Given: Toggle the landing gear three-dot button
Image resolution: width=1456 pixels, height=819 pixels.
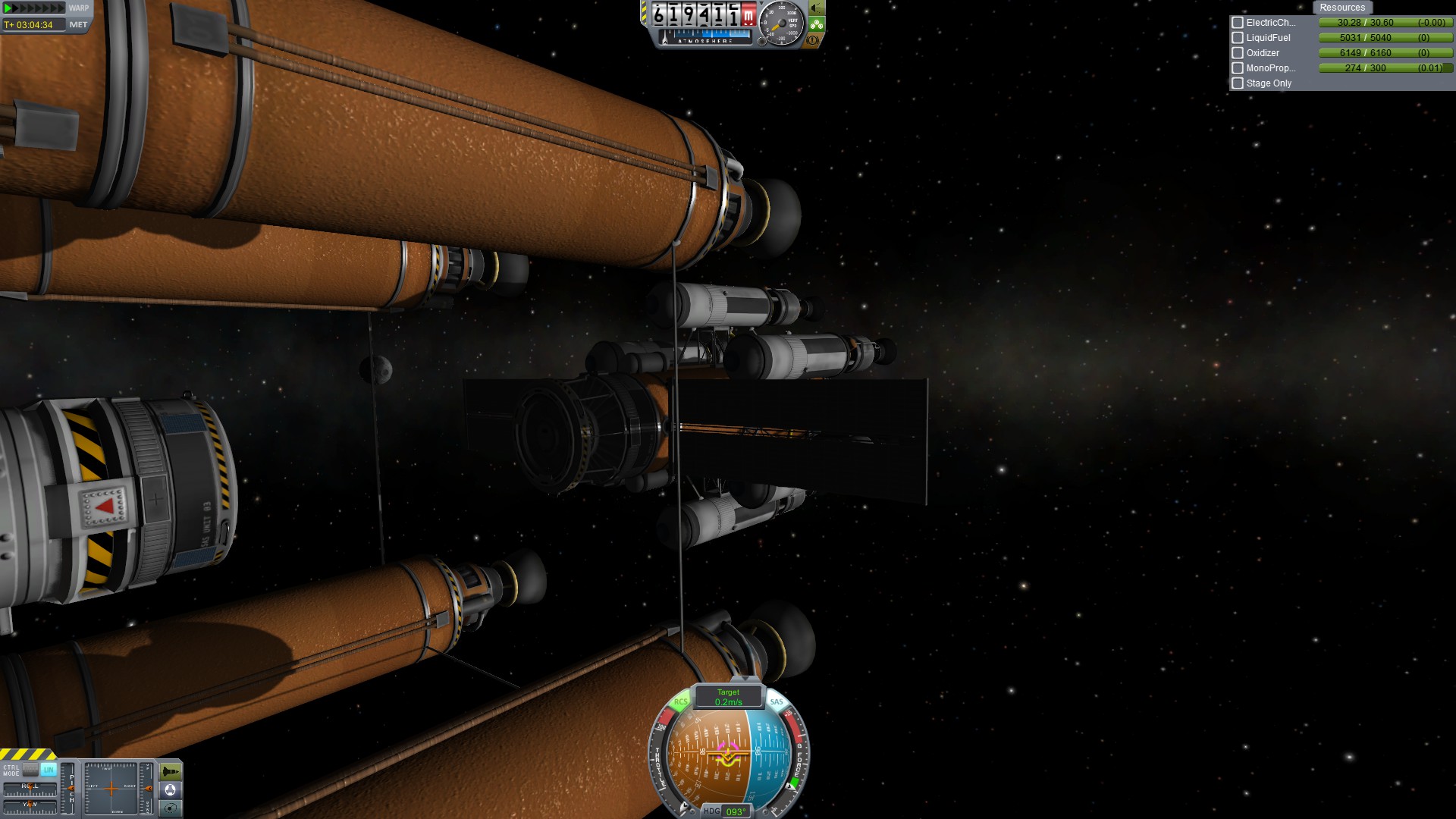Looking at the screenshot, I should click(x=816, y=24).
